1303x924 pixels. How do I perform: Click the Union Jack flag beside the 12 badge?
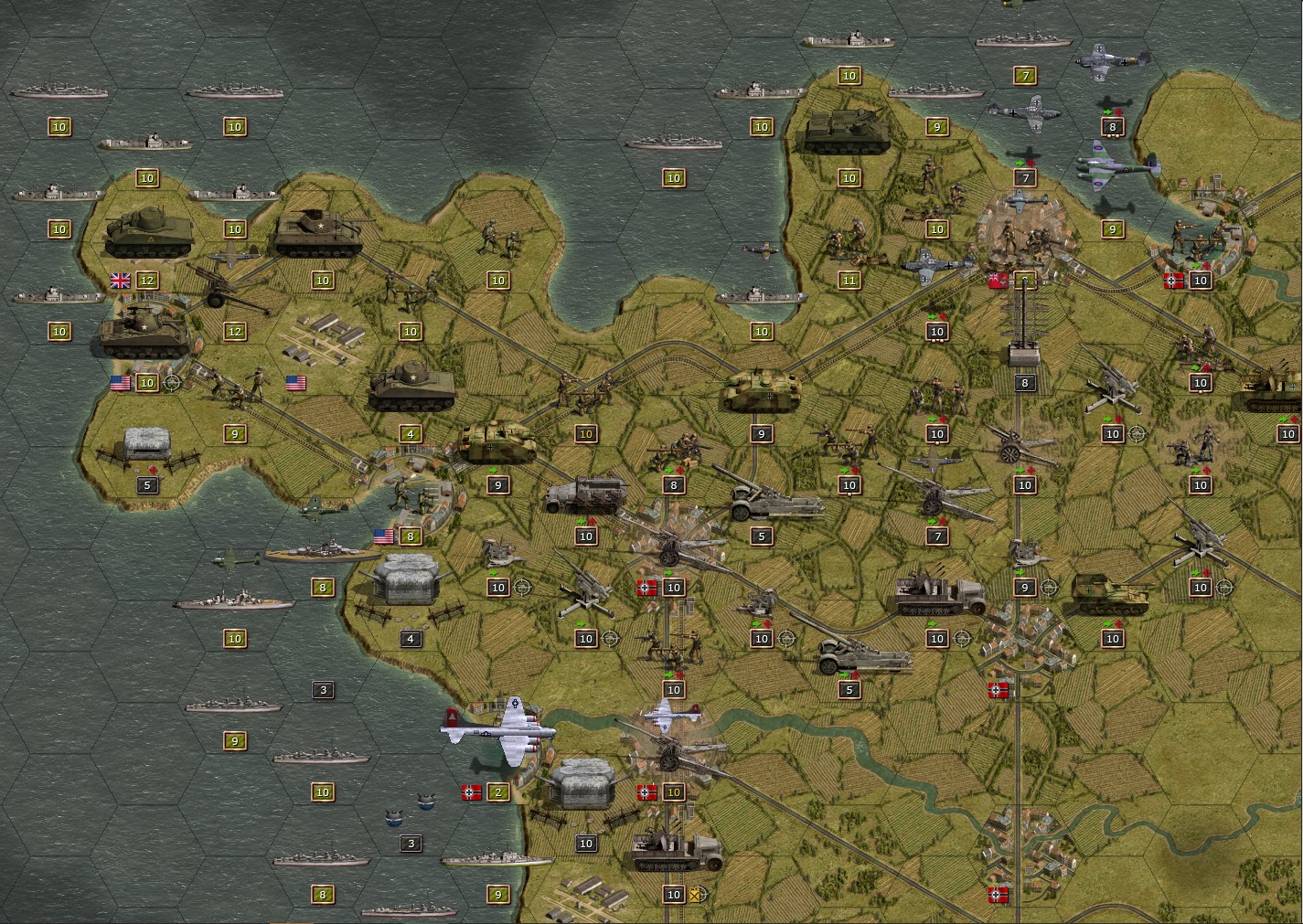119,279
